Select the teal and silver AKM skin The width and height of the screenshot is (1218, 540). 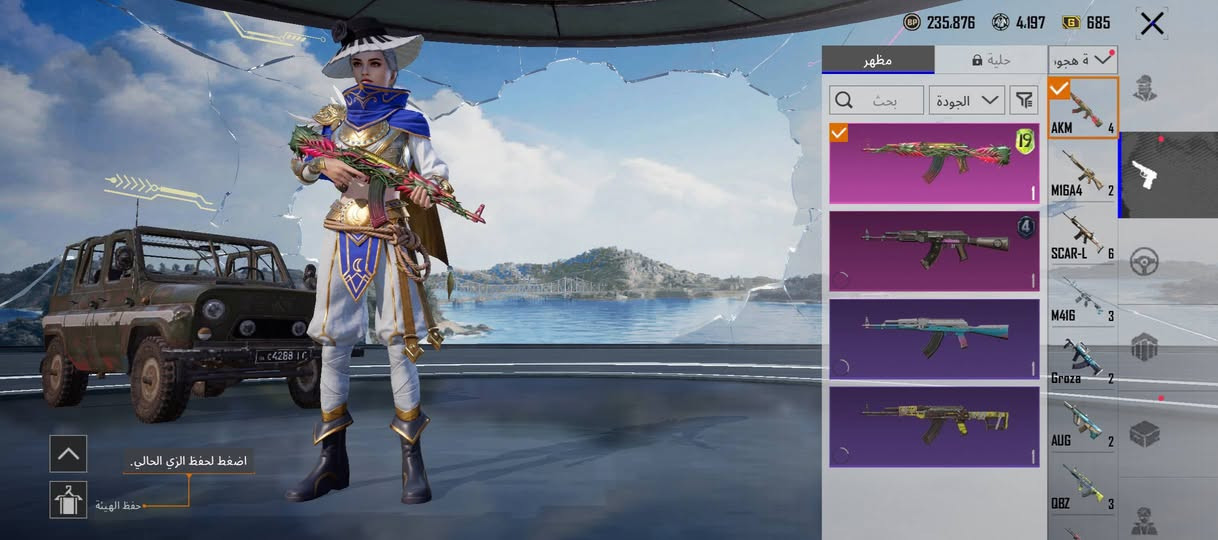coord(934,338)
